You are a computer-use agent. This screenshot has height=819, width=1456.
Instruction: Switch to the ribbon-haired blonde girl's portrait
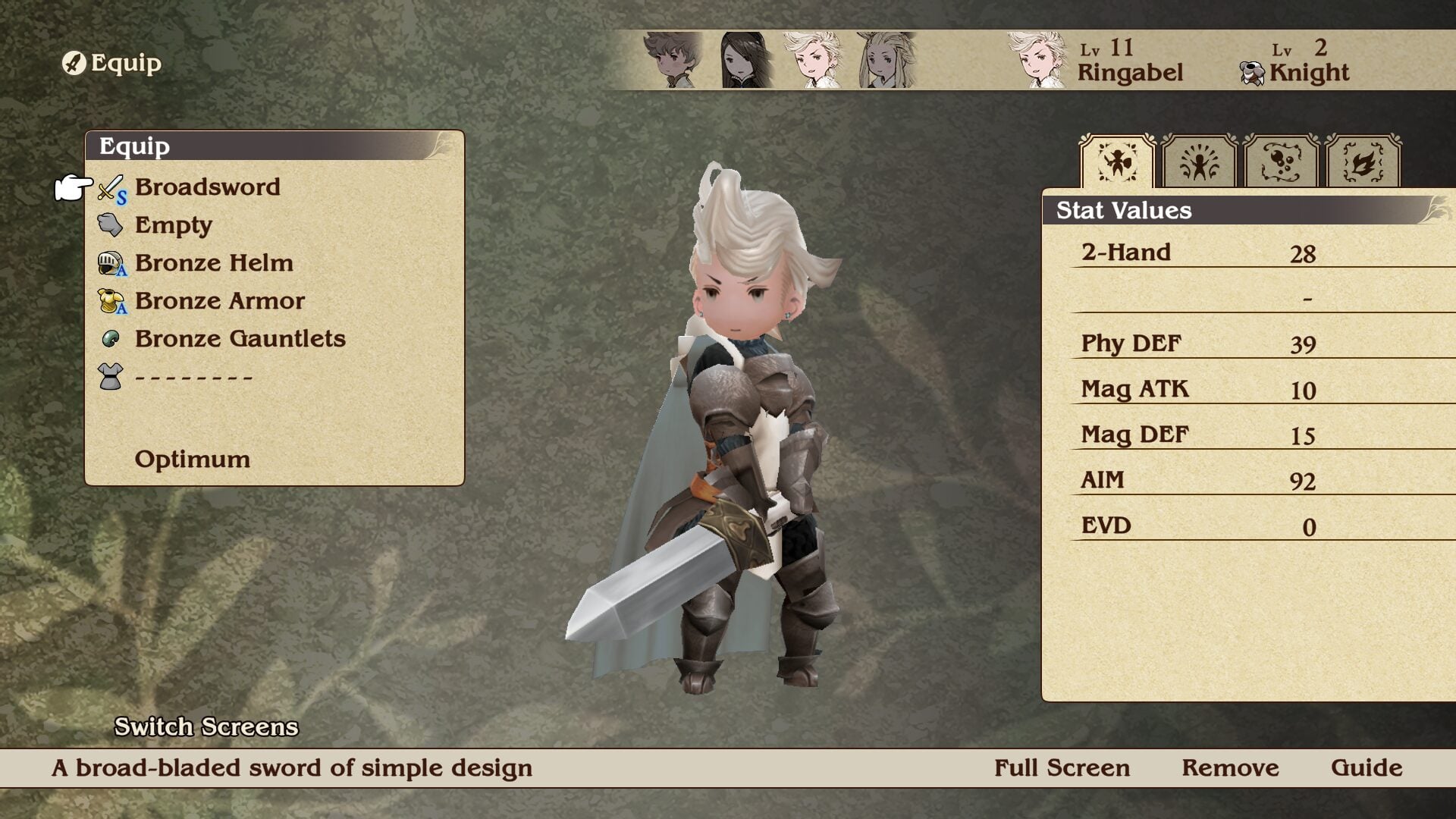coord(885,60)
